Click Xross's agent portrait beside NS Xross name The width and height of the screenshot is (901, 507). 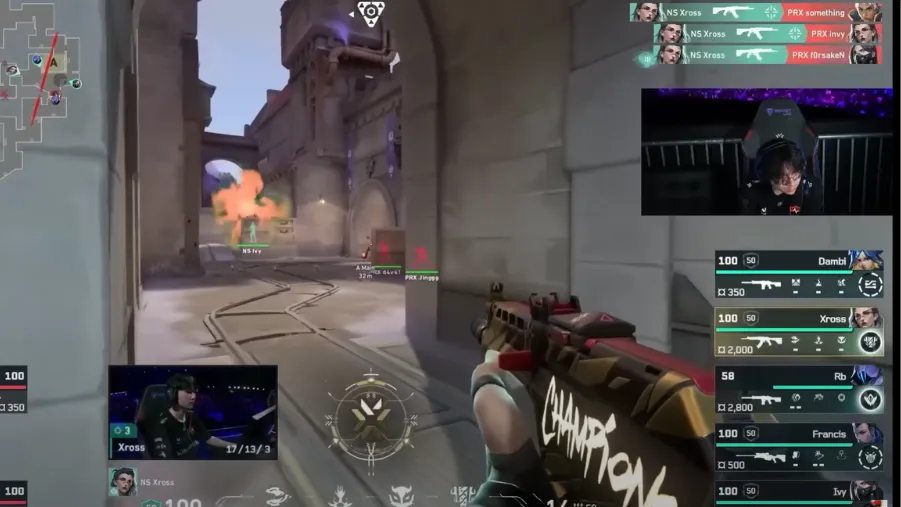click(x=122, y=482)
